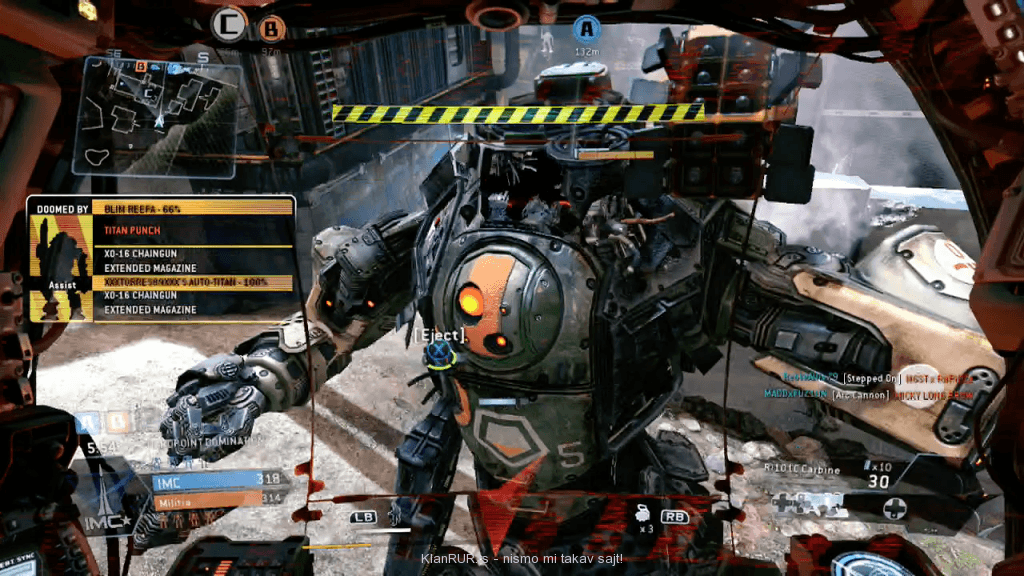
Task: Click the minimap in the HUD
Action: [x=160, y=115]
